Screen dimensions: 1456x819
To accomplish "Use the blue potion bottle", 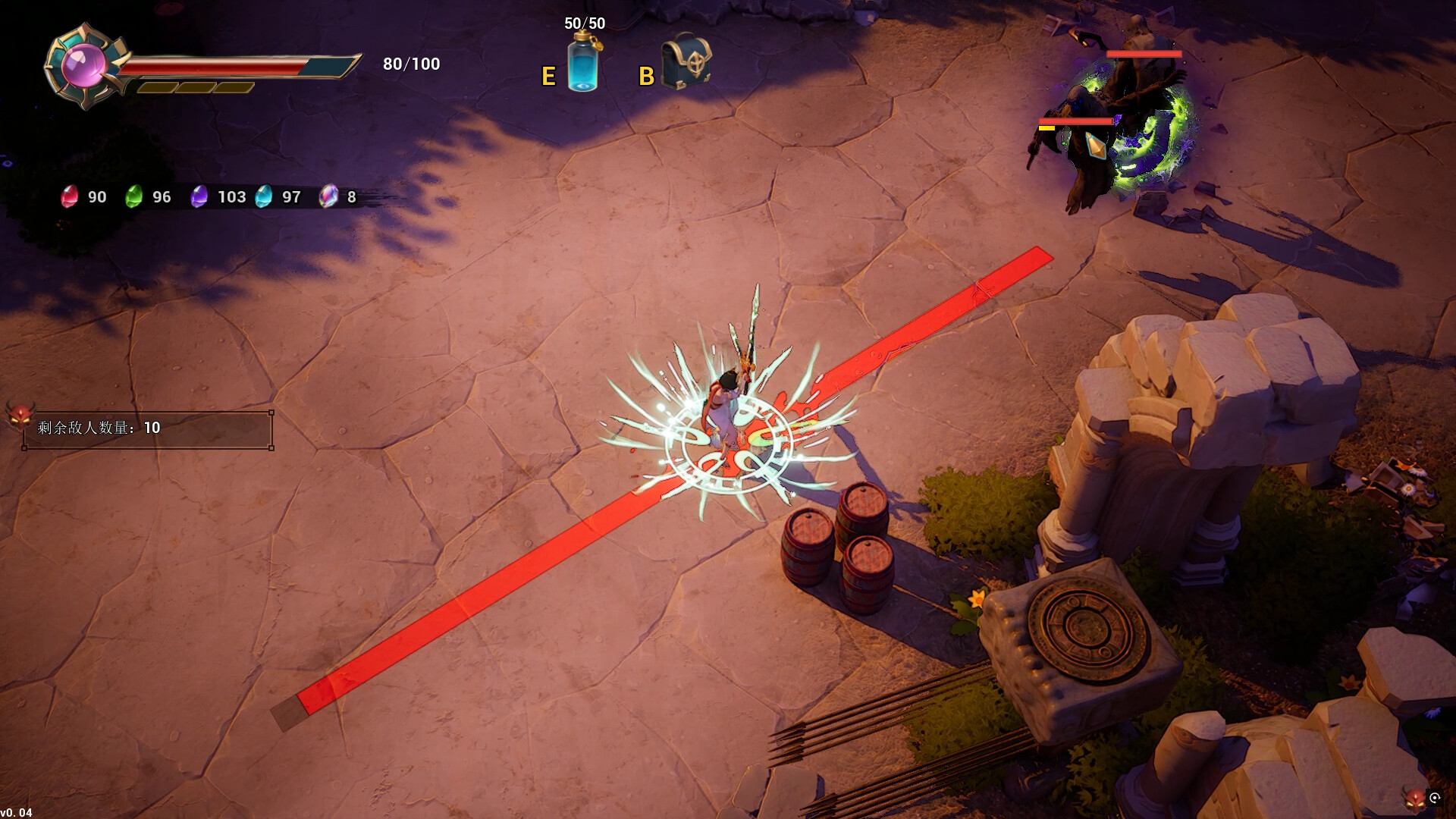I will coord(583,64).
